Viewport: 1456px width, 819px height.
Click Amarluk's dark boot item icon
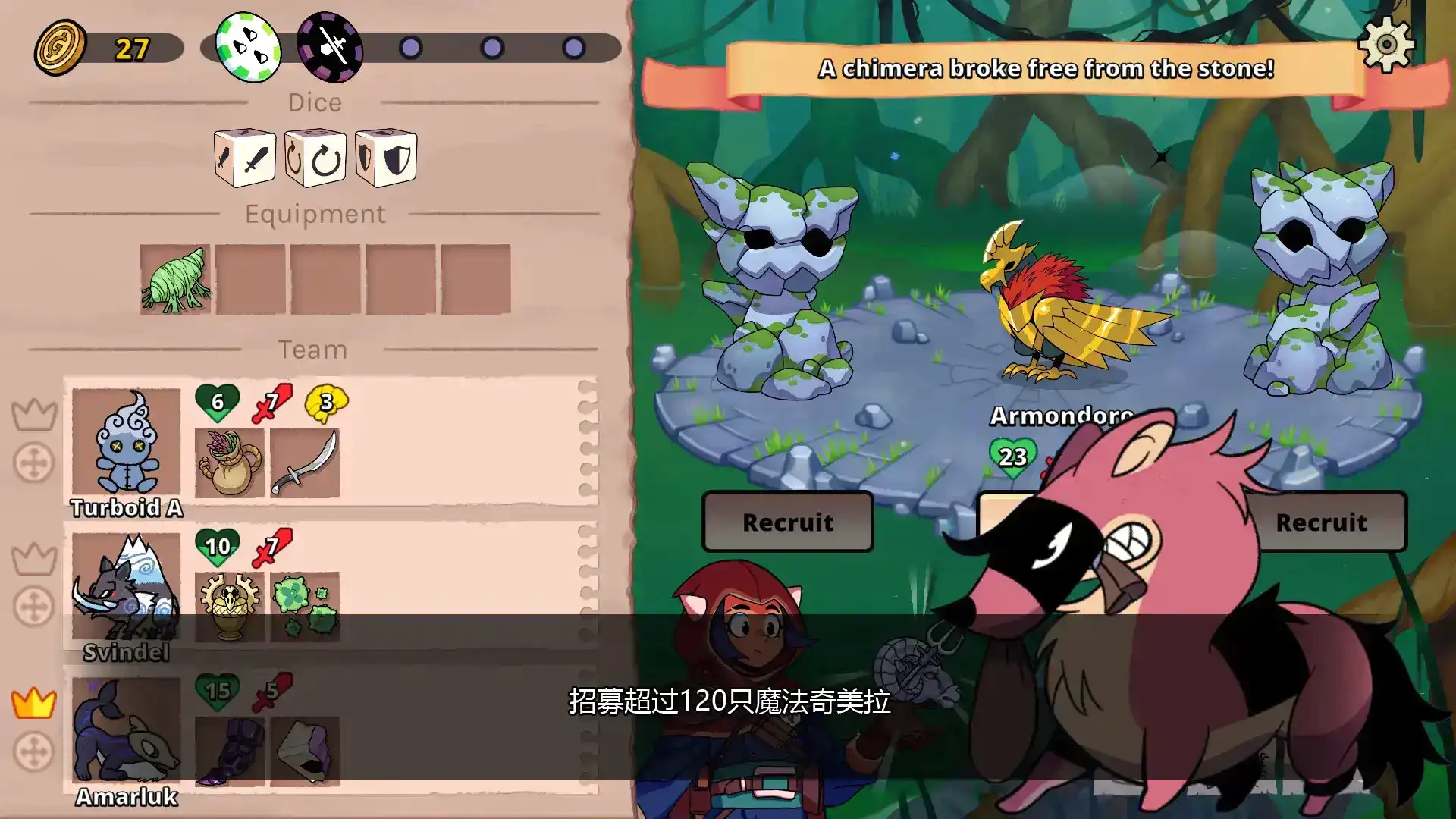point(229,751)
